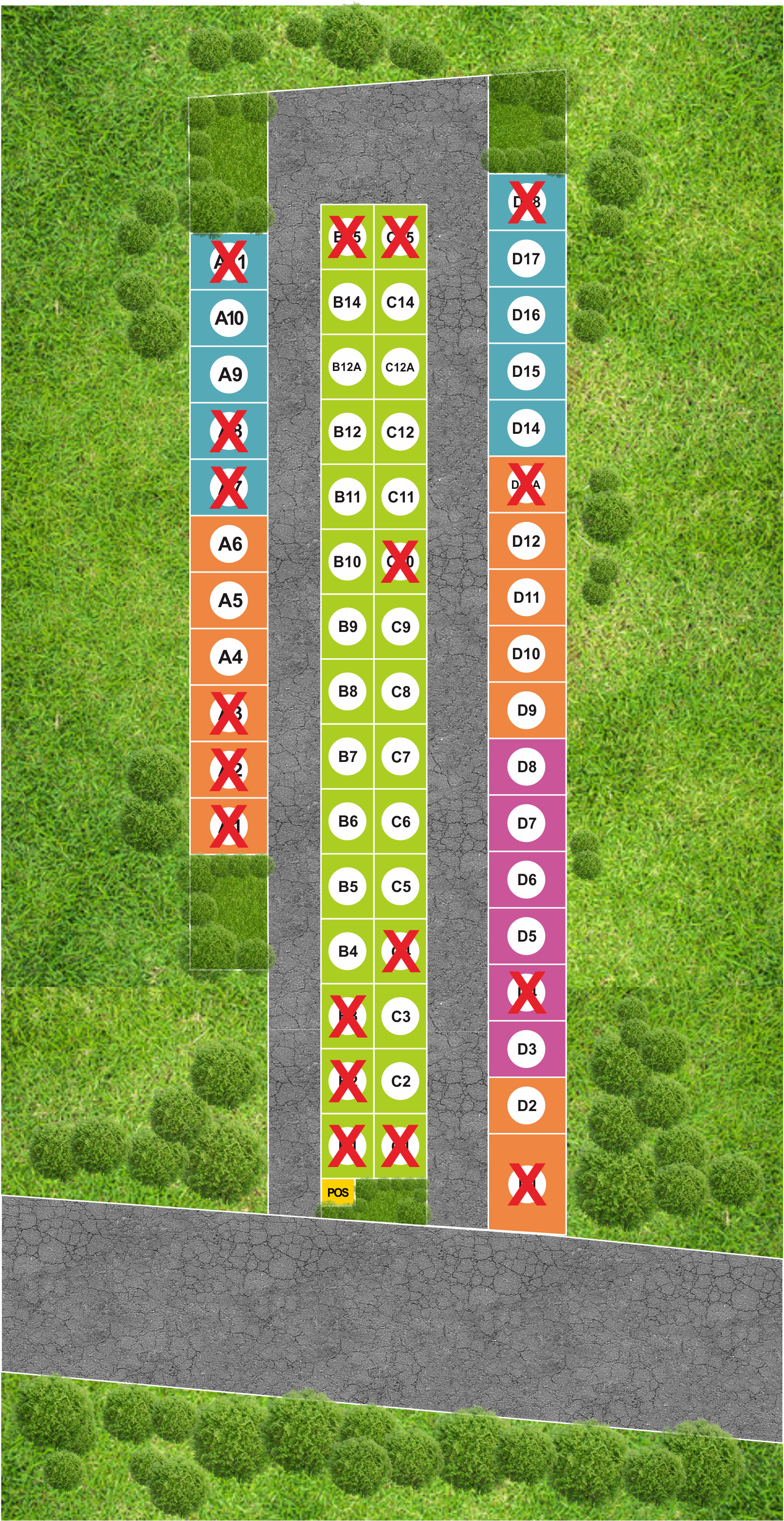The width and height of the screenshot is (784, 1521).
Task: Pick lot D14
Action: coord(526,428)
